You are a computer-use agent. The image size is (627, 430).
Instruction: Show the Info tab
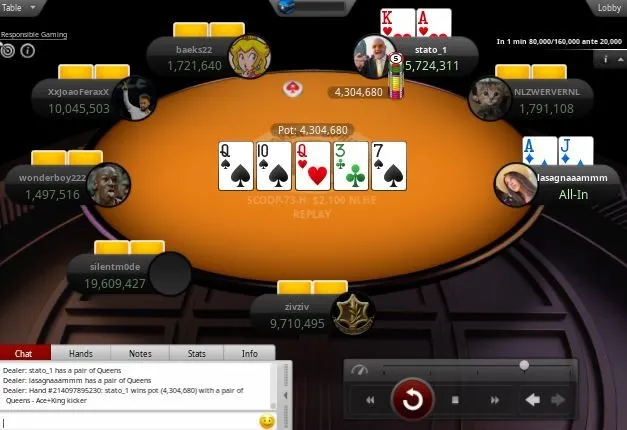click(249, 353)
